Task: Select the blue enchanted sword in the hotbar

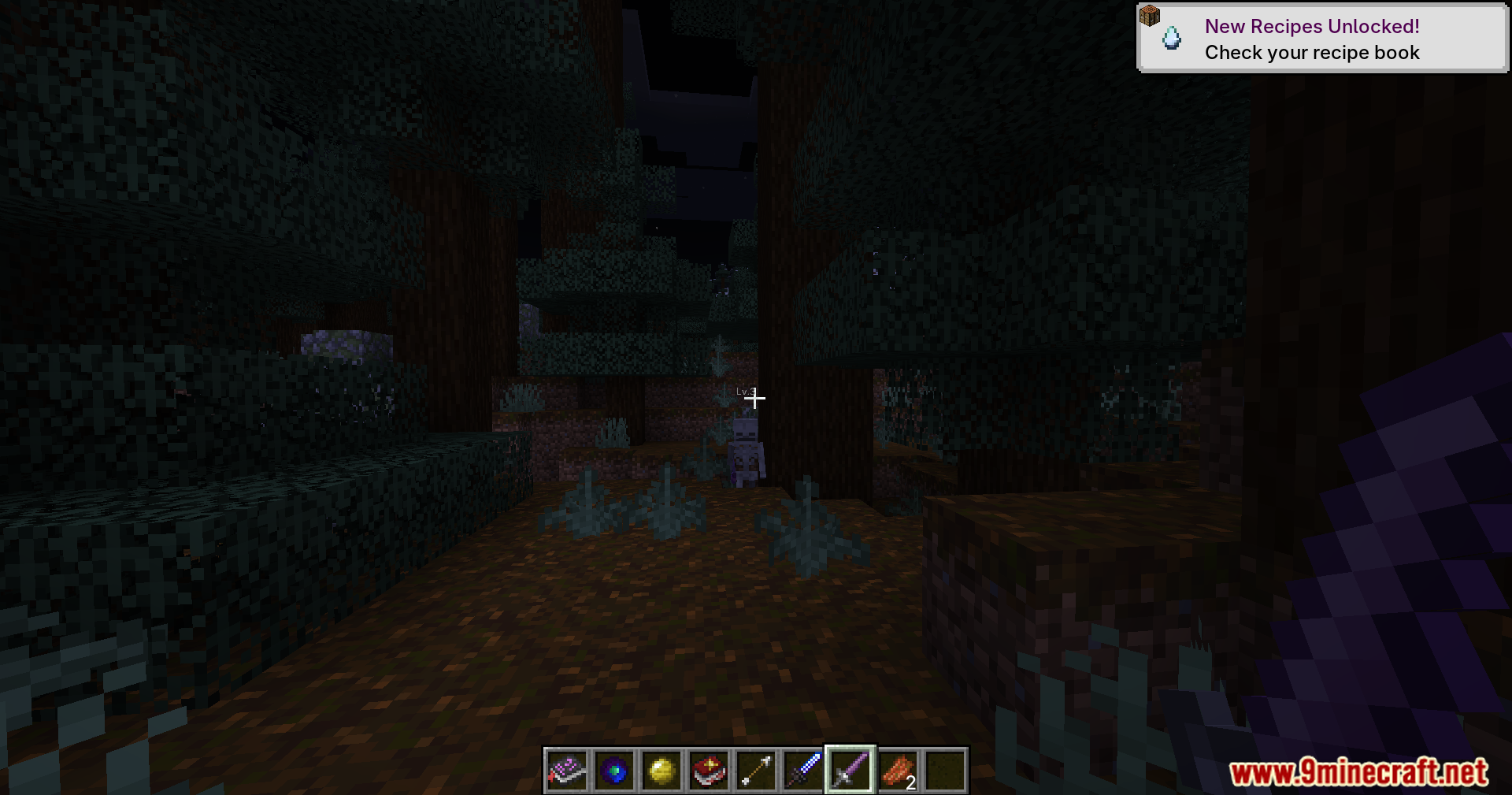Action: point(803,771)
